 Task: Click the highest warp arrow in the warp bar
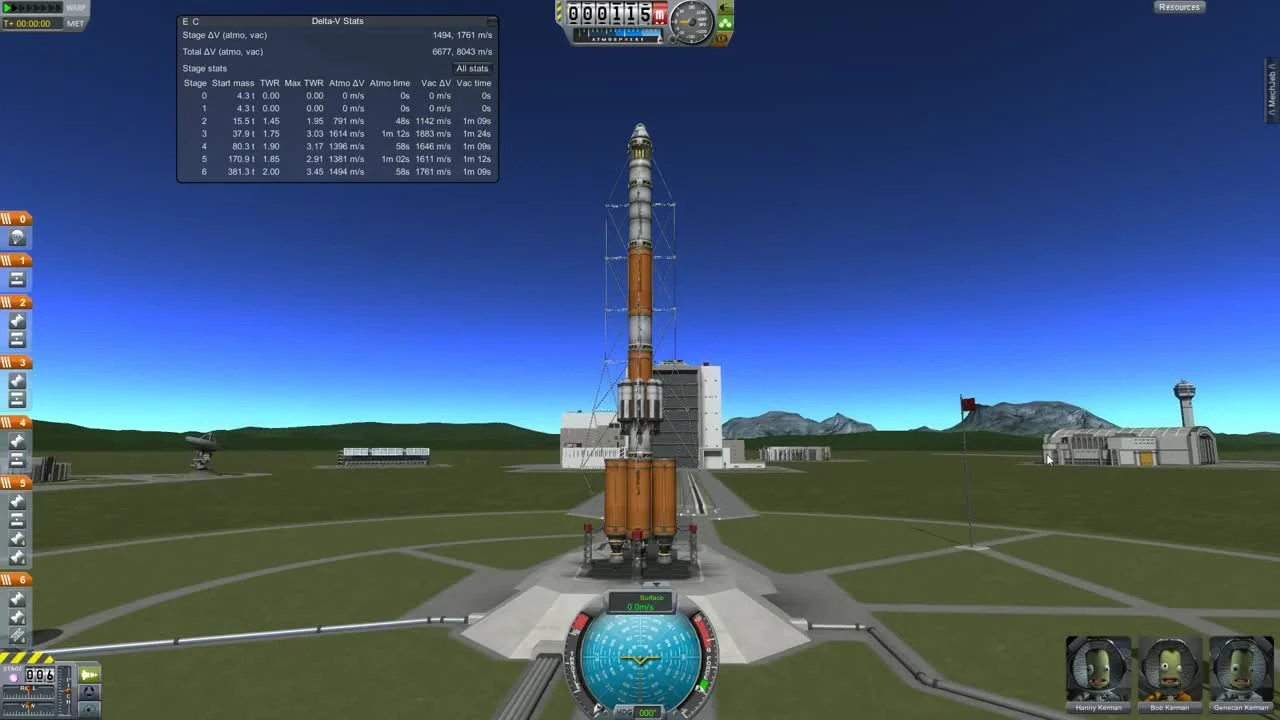tap(58, 8)
